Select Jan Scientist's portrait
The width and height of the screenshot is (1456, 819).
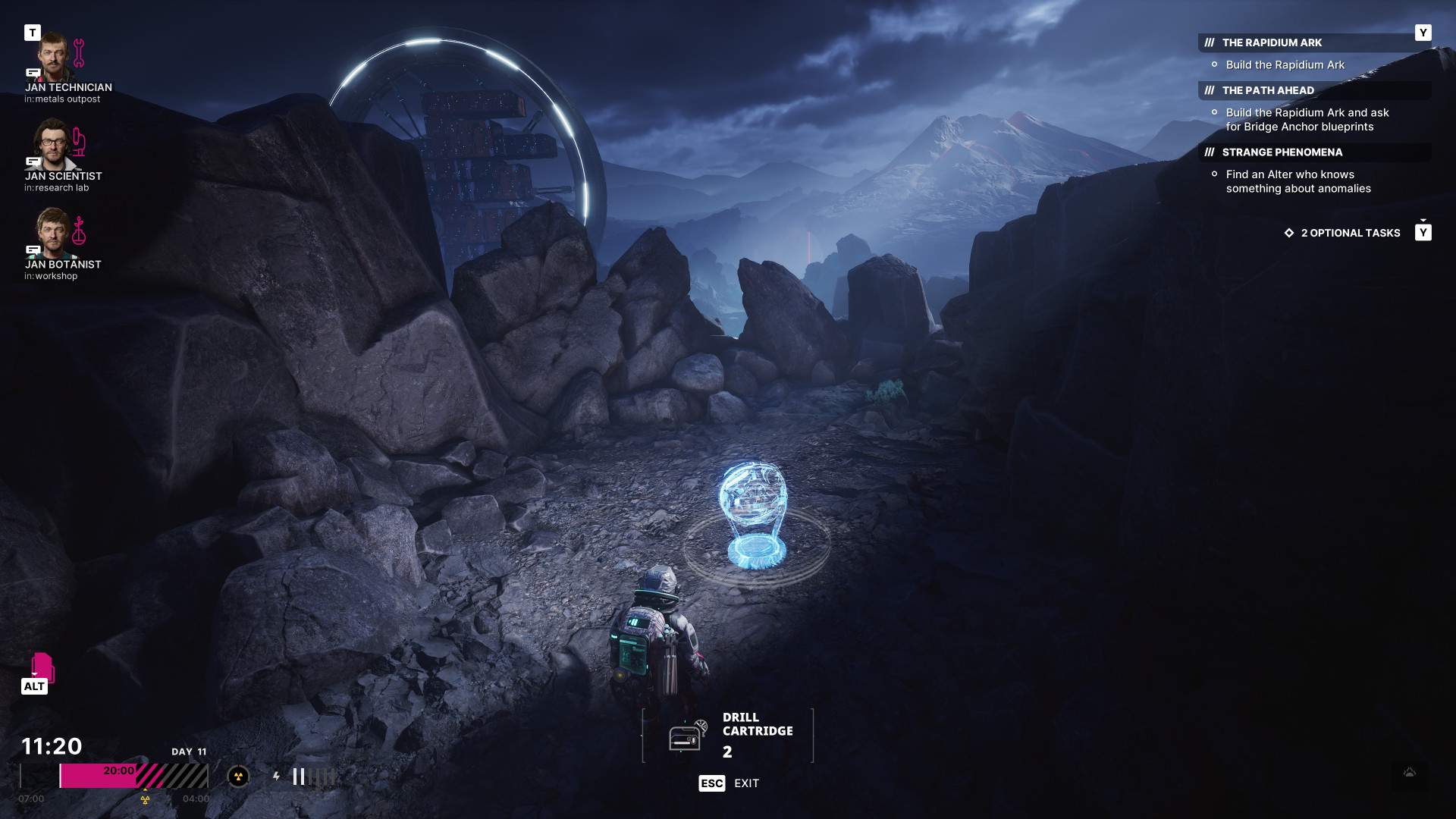53,145
